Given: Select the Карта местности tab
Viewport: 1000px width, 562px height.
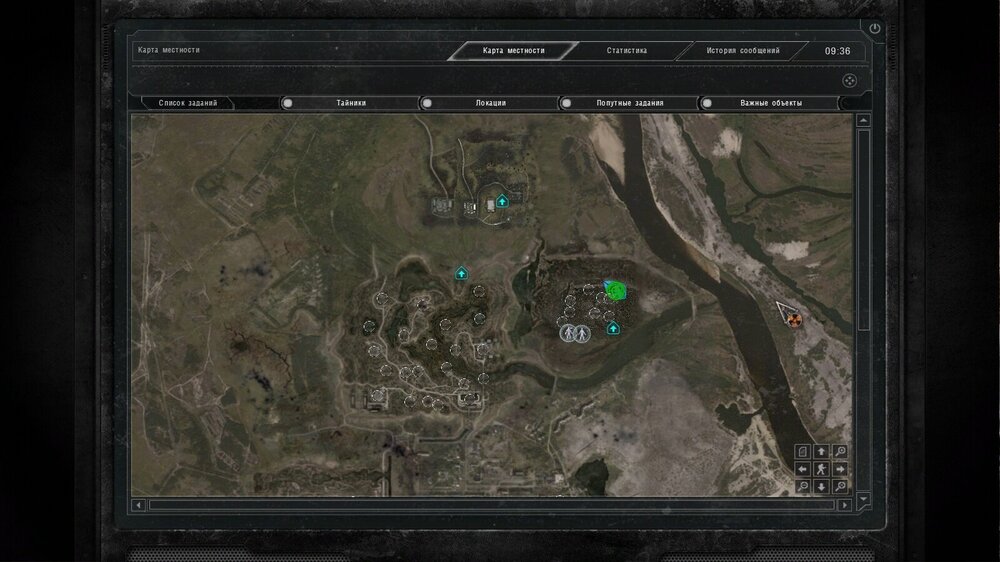Looking at the screenshot, I should (513, 51).
